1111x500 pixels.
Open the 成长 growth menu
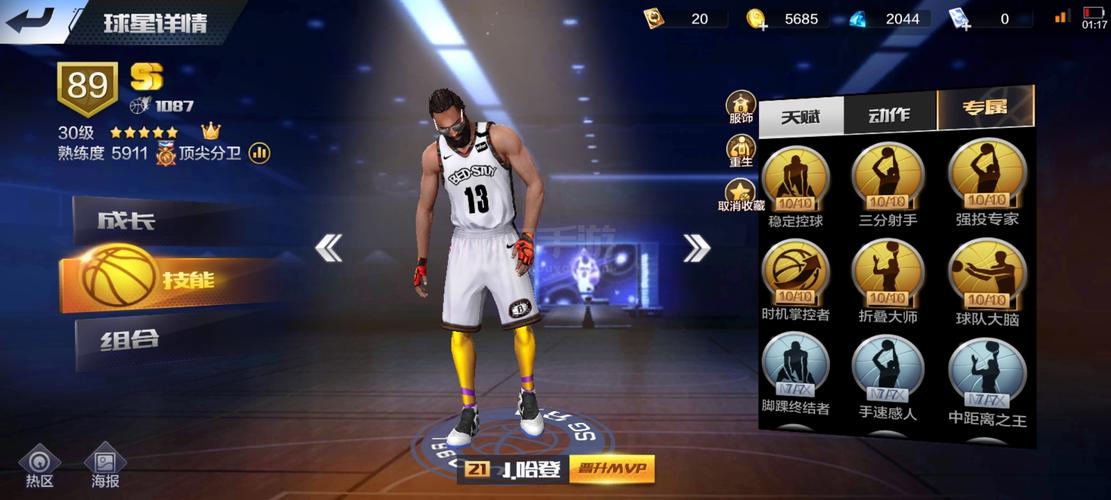click(150, 222)
